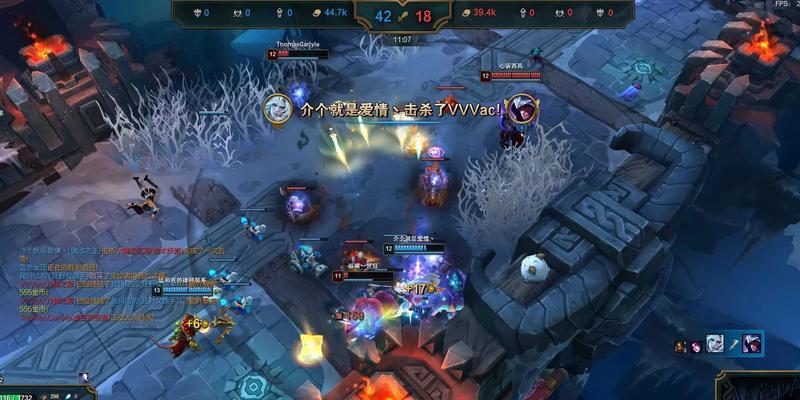Click the slain champion portrait on the announcement banner
The height and width of the screenshot is (400, 800).
521,110
